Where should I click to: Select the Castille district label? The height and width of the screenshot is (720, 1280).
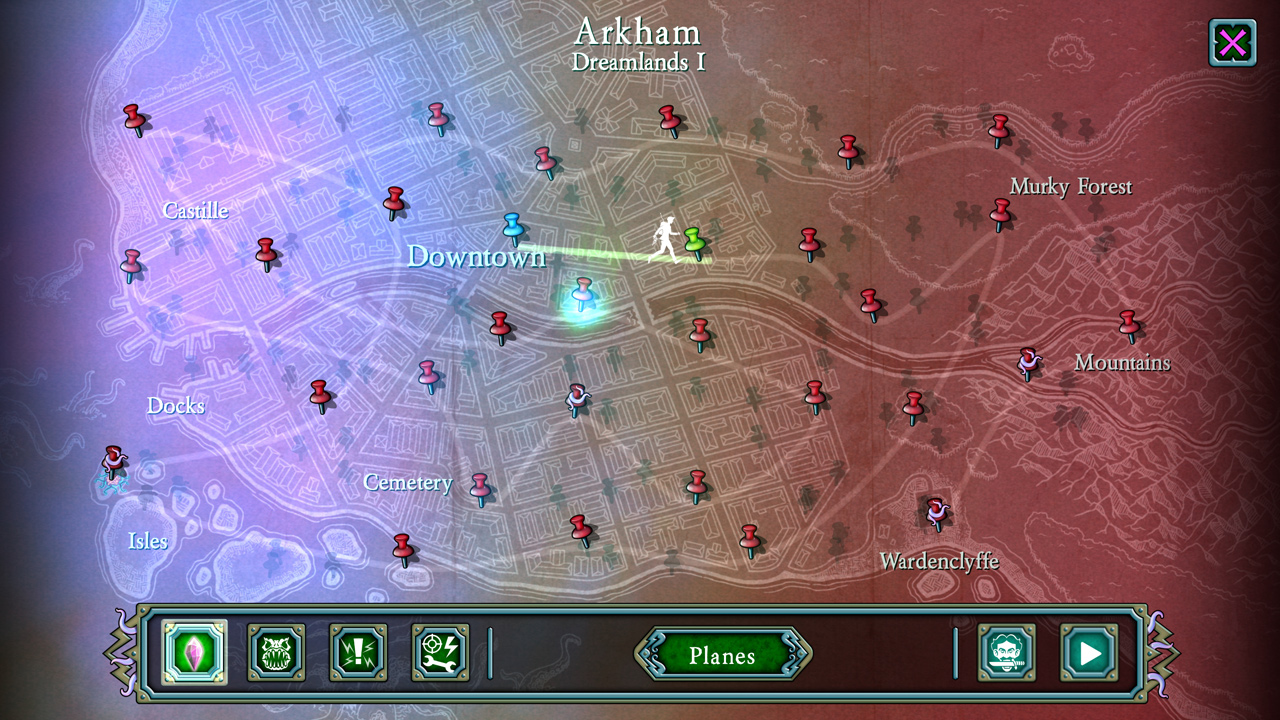(195, 210)
